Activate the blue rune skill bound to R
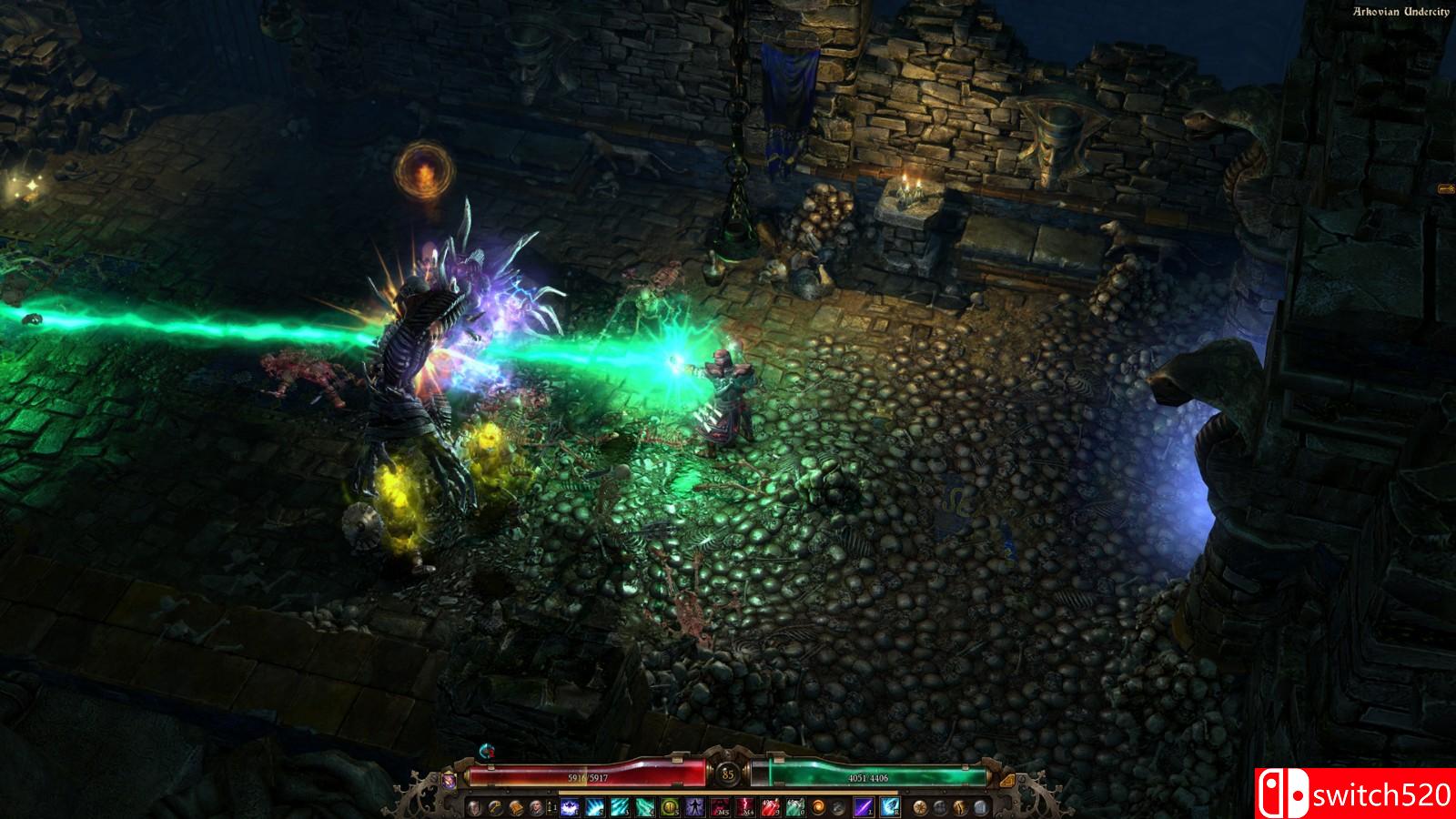 890,807
